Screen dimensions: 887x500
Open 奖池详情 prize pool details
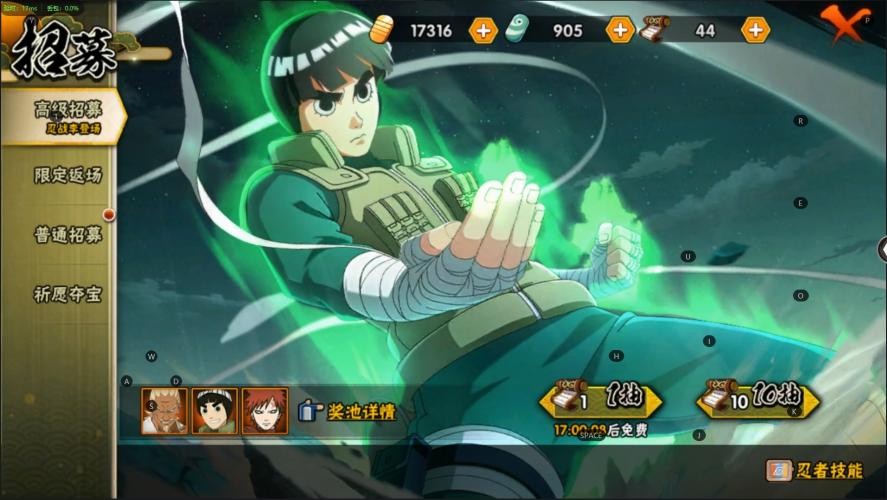[x=347, y=411]
